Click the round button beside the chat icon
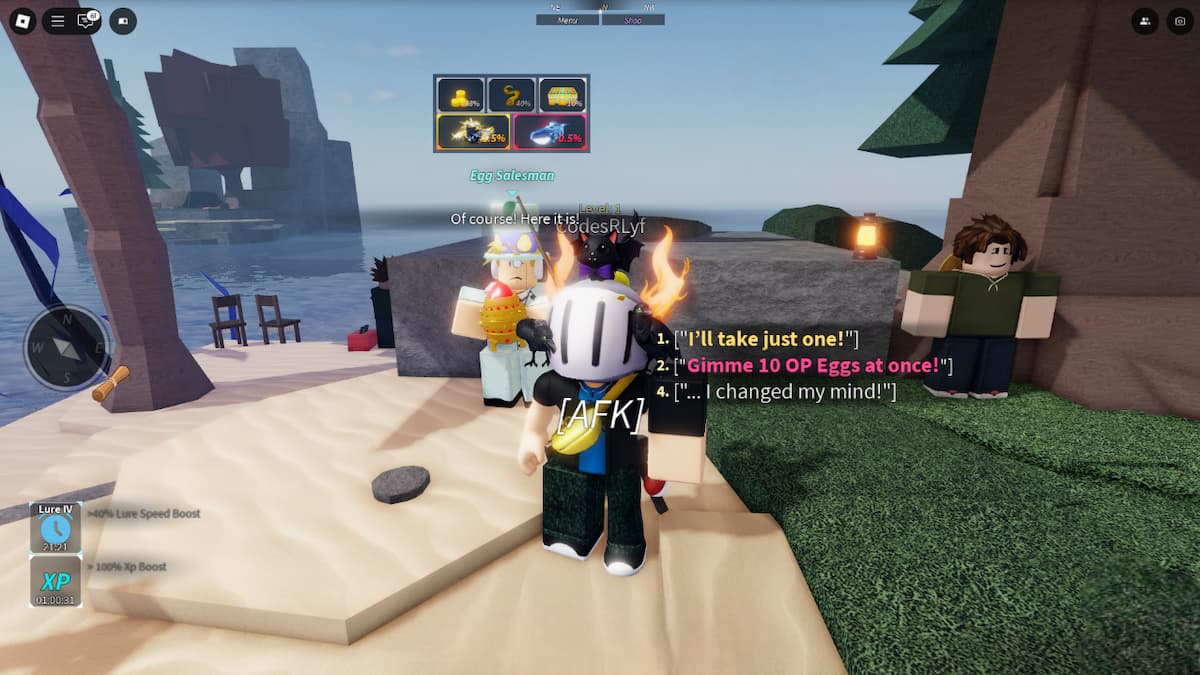Screen dimensions: 1200x675 (123, 20)
